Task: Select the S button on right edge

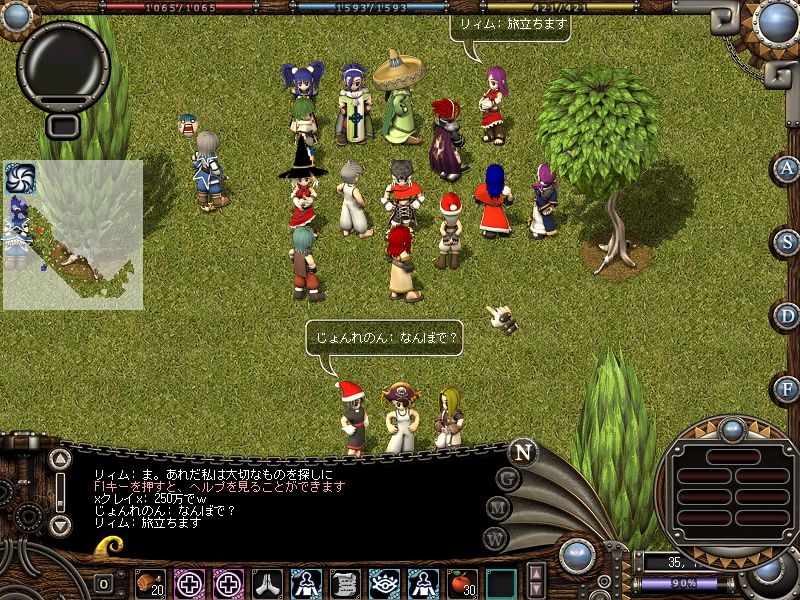Action: click(x=788, y=242)
